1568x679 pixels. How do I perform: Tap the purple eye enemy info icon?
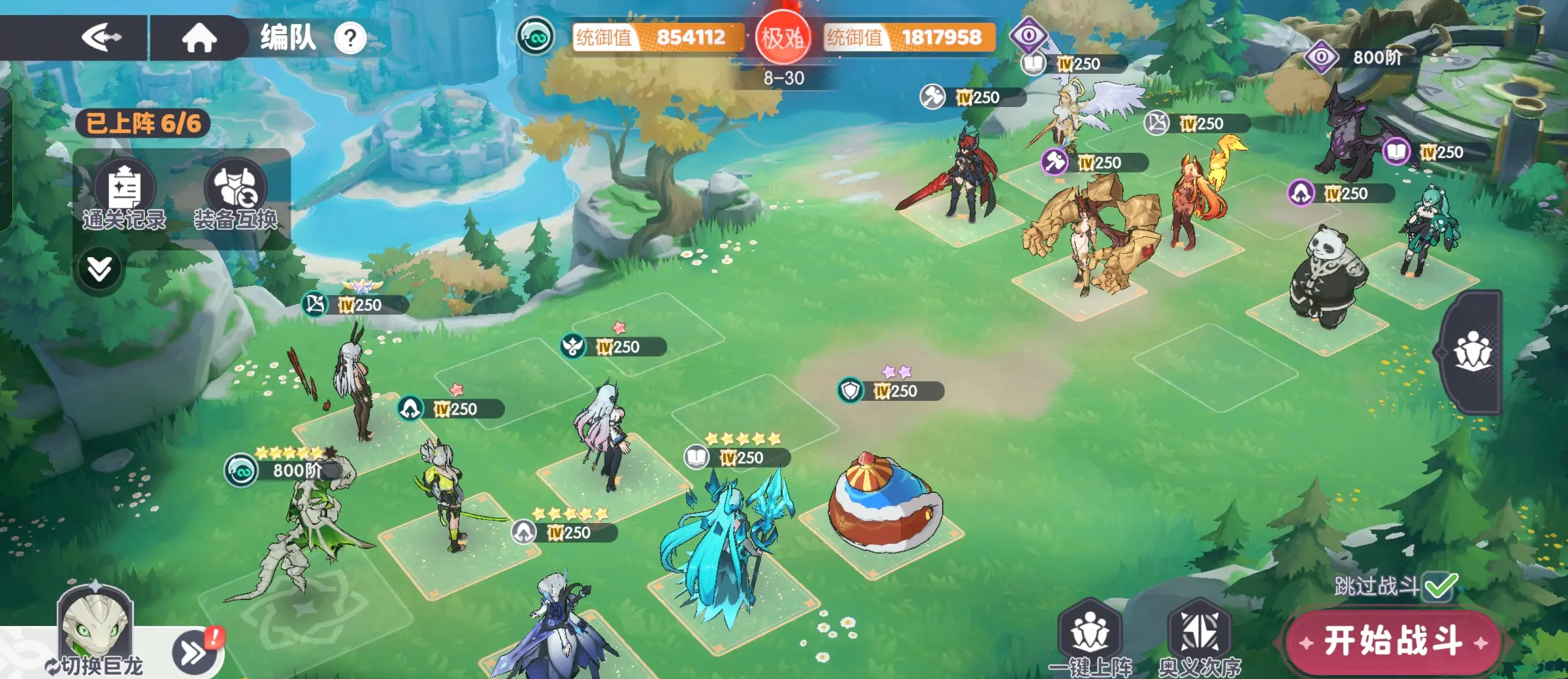tap(1028, 35)
